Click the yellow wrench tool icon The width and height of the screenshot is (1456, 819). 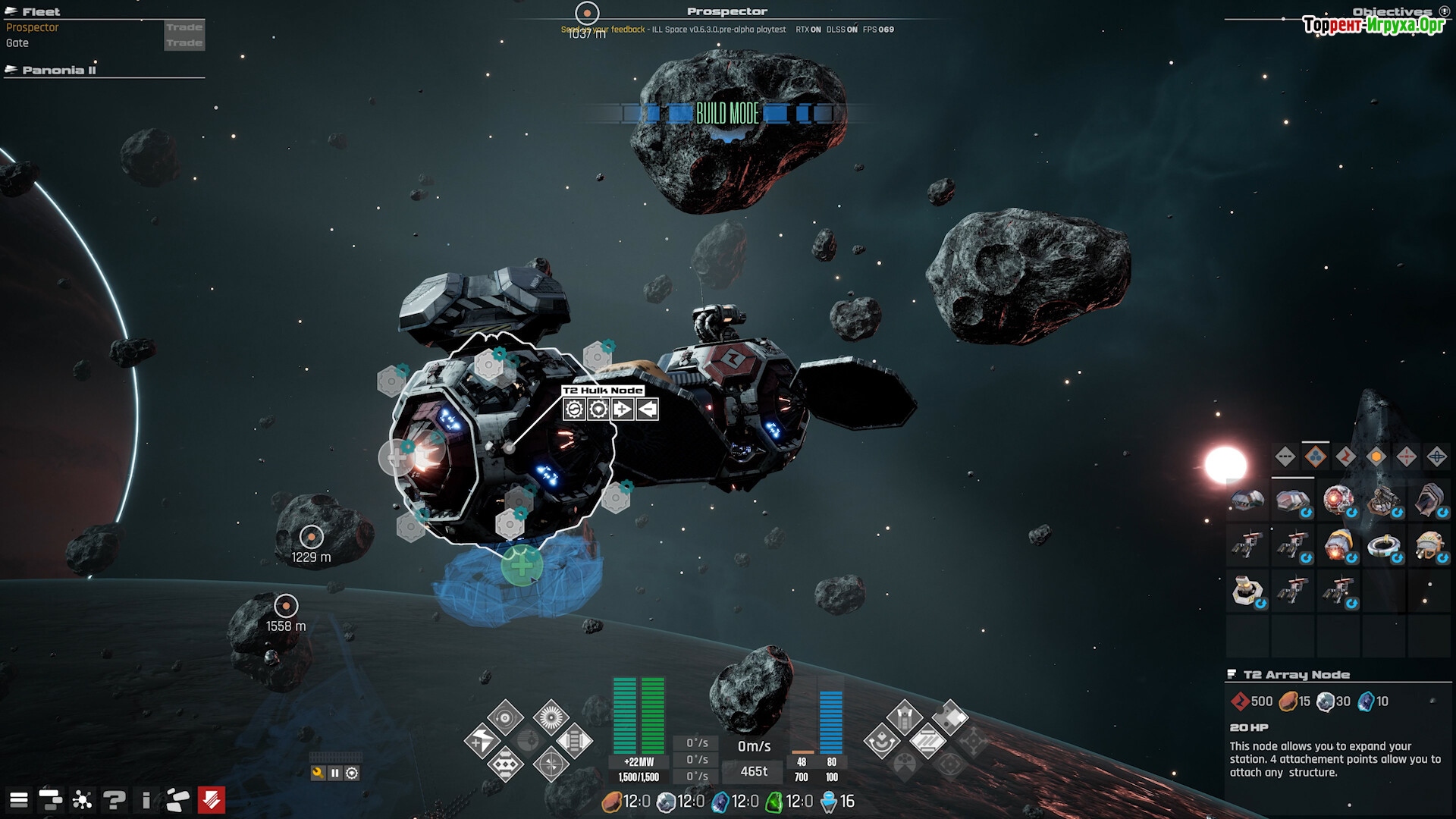(x=318, y=773)
